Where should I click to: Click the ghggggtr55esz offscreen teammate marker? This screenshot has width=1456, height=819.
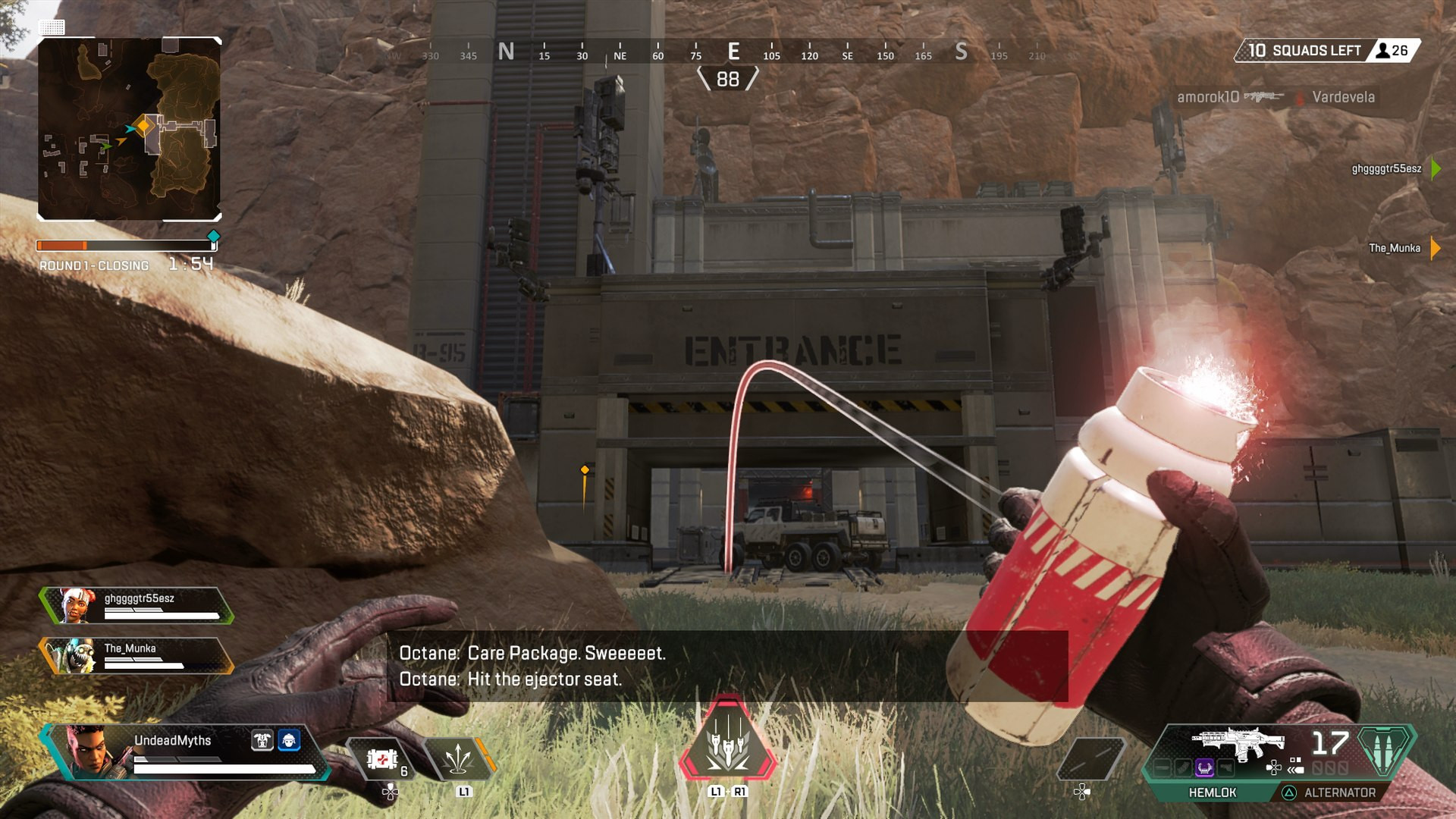(x=1435, y=168)
